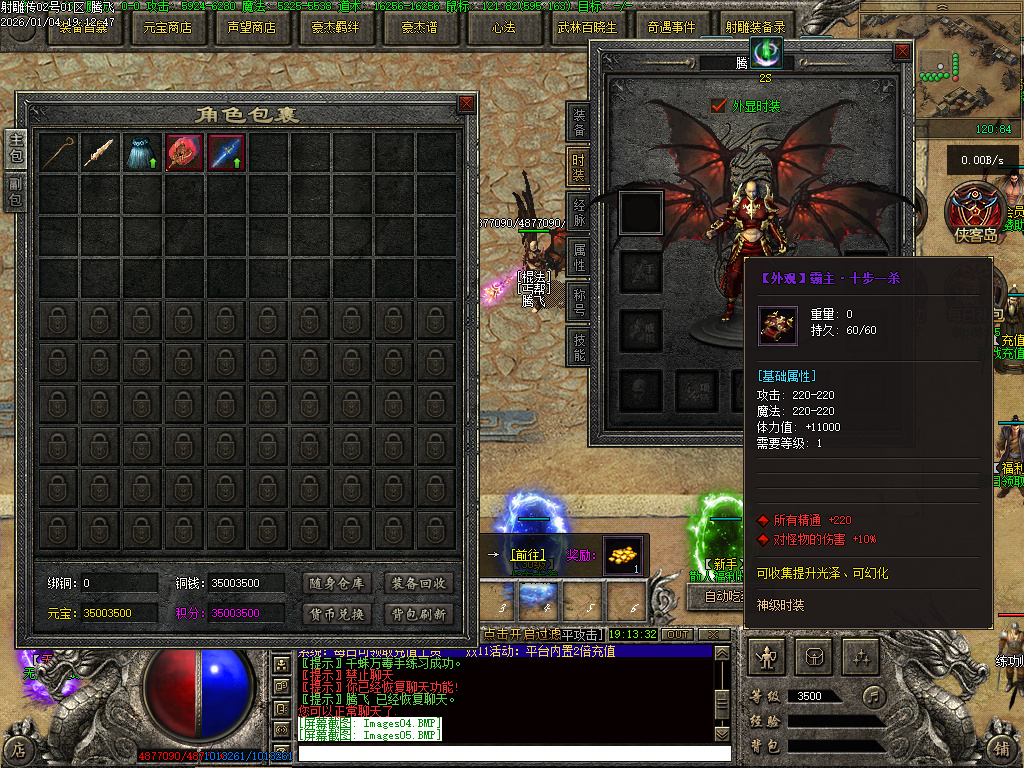Viewport: 1024px width, 768px height.
Task: Open the 声望商店 reputation shop
Action: [x=252, y=27]
